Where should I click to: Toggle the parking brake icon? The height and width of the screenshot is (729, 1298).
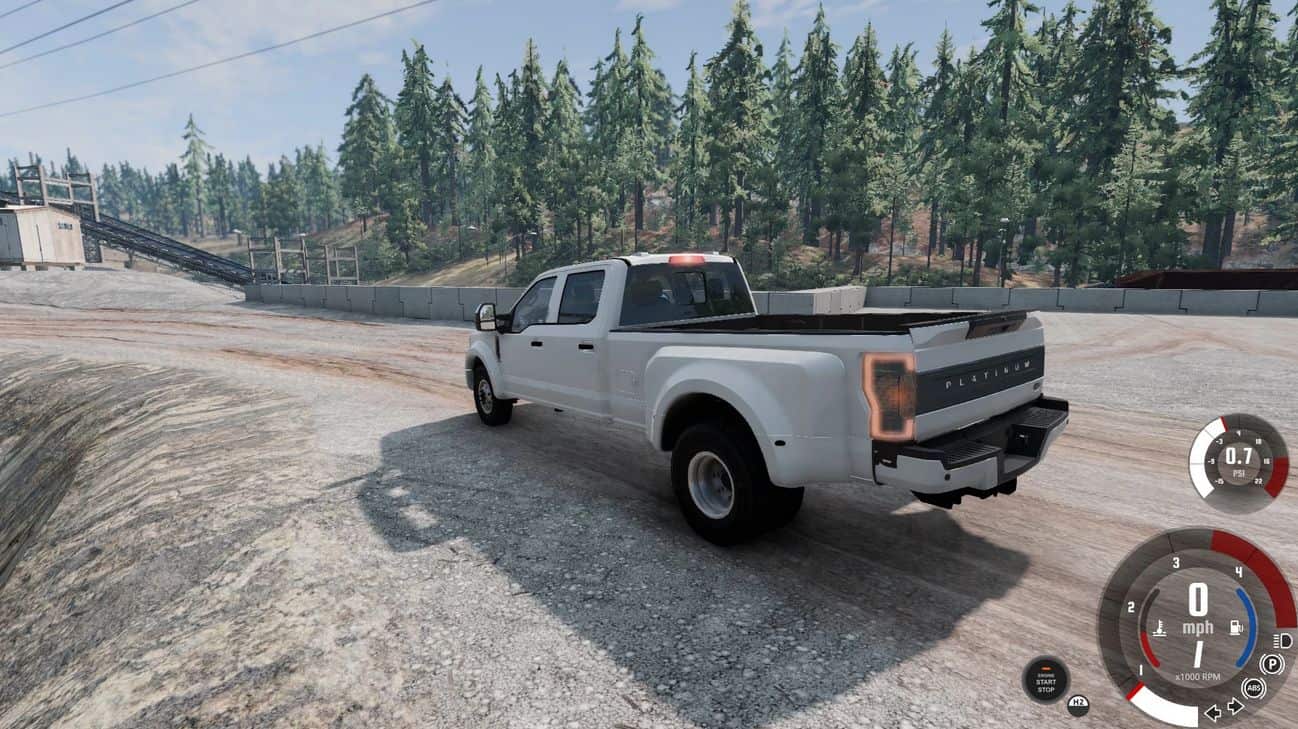click(x=1272, y=664)
